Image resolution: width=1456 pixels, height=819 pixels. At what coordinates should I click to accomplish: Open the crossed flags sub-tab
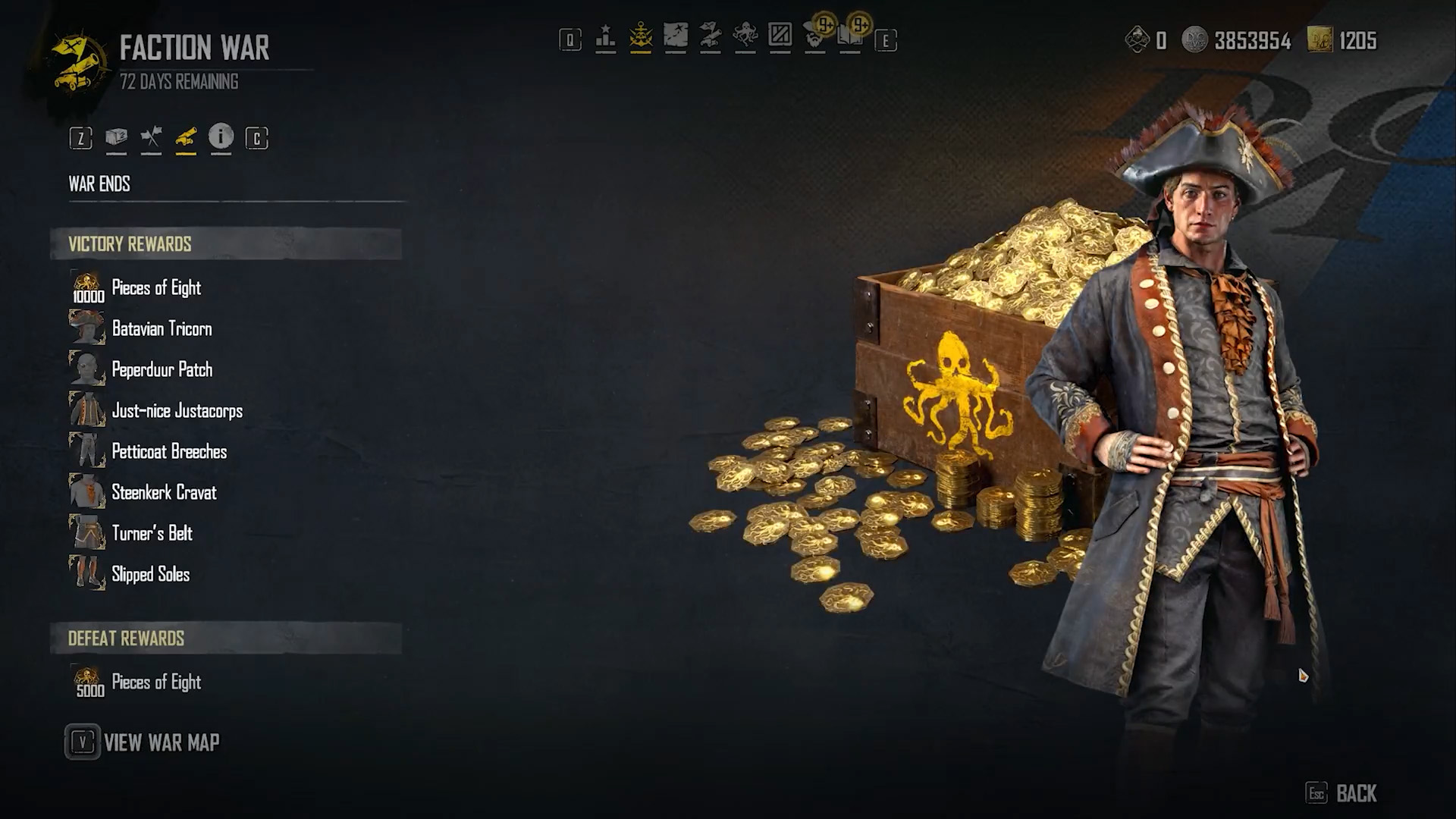pyautogui.click(x=151, y=138)
